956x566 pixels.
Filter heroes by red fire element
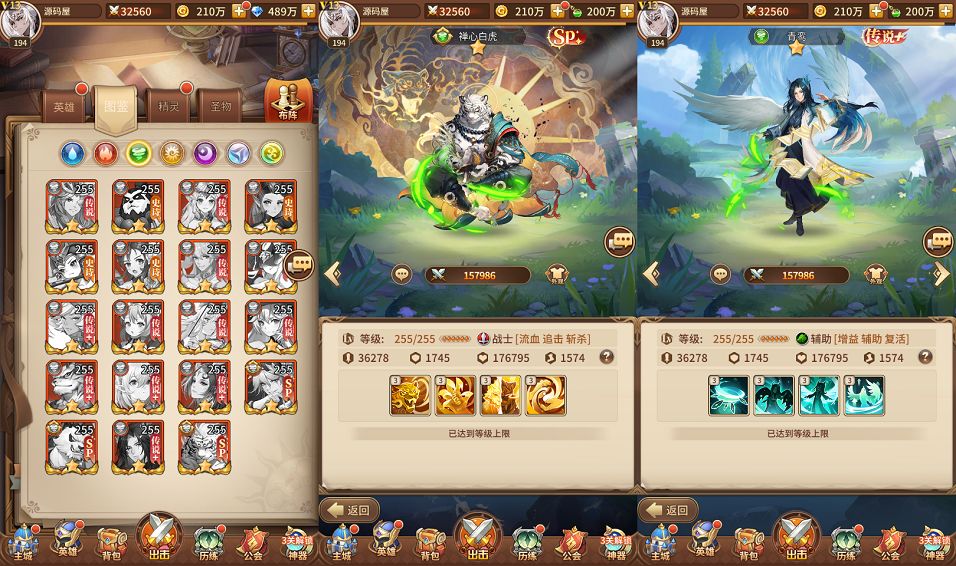click(106, 153)
